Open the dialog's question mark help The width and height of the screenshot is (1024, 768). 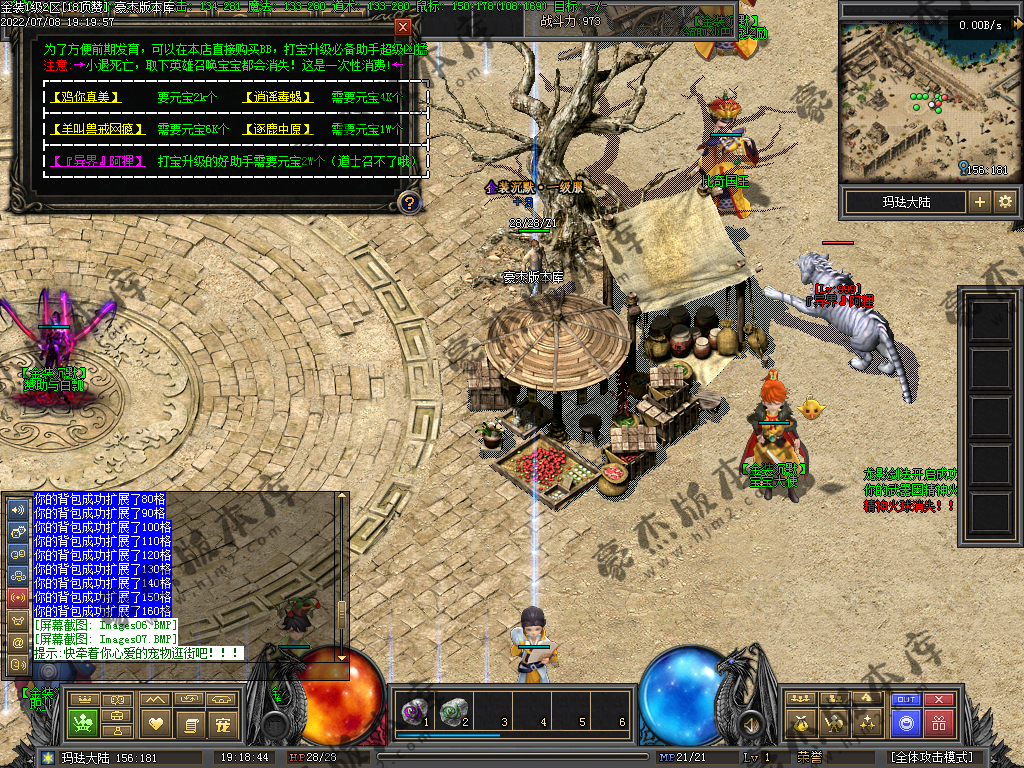pos(408,203)
